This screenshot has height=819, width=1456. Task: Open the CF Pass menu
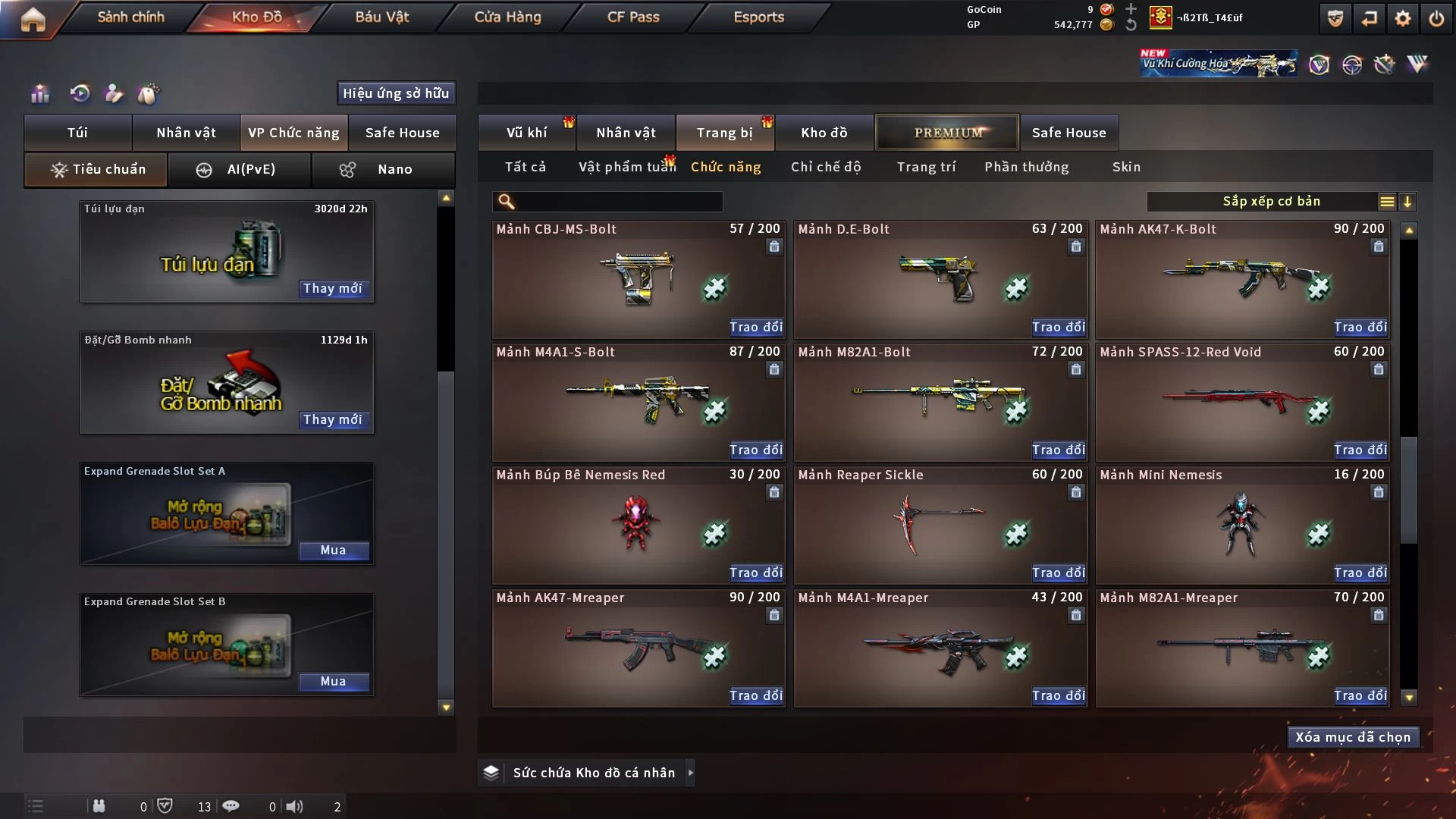pos(633,17)
